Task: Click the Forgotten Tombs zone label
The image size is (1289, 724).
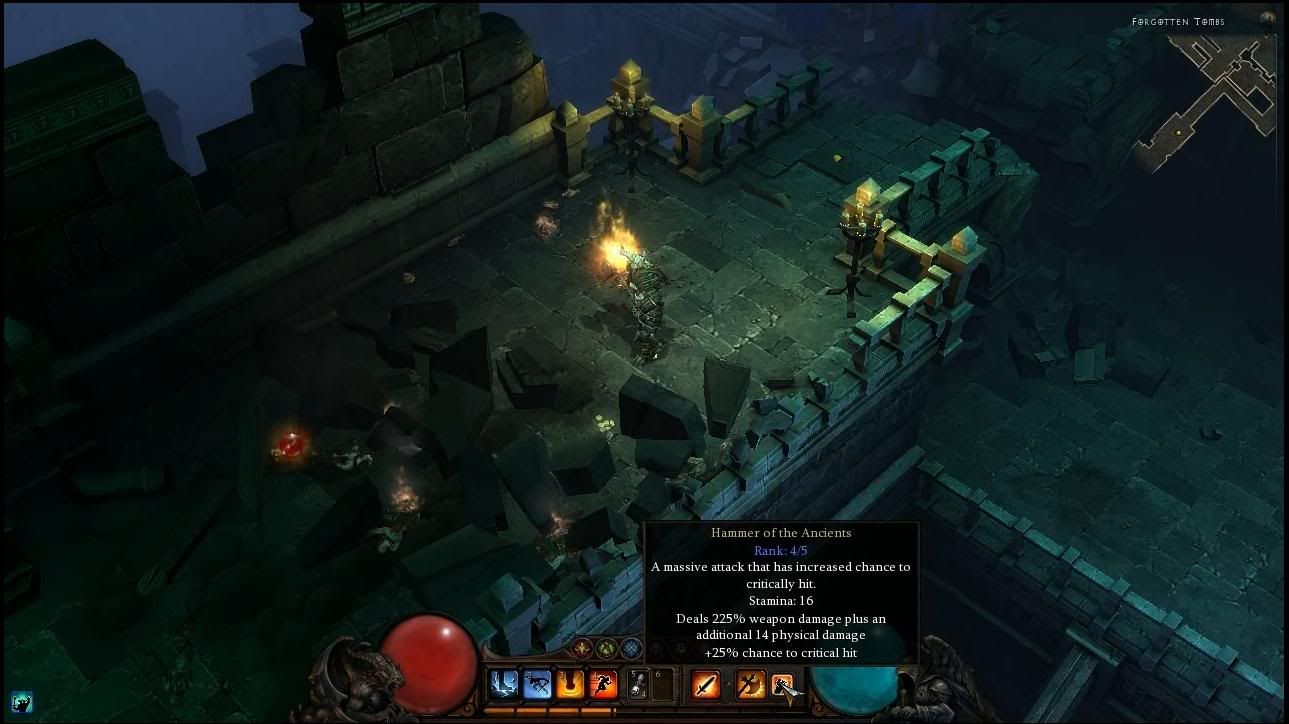Action: [x=1178, y=20]
